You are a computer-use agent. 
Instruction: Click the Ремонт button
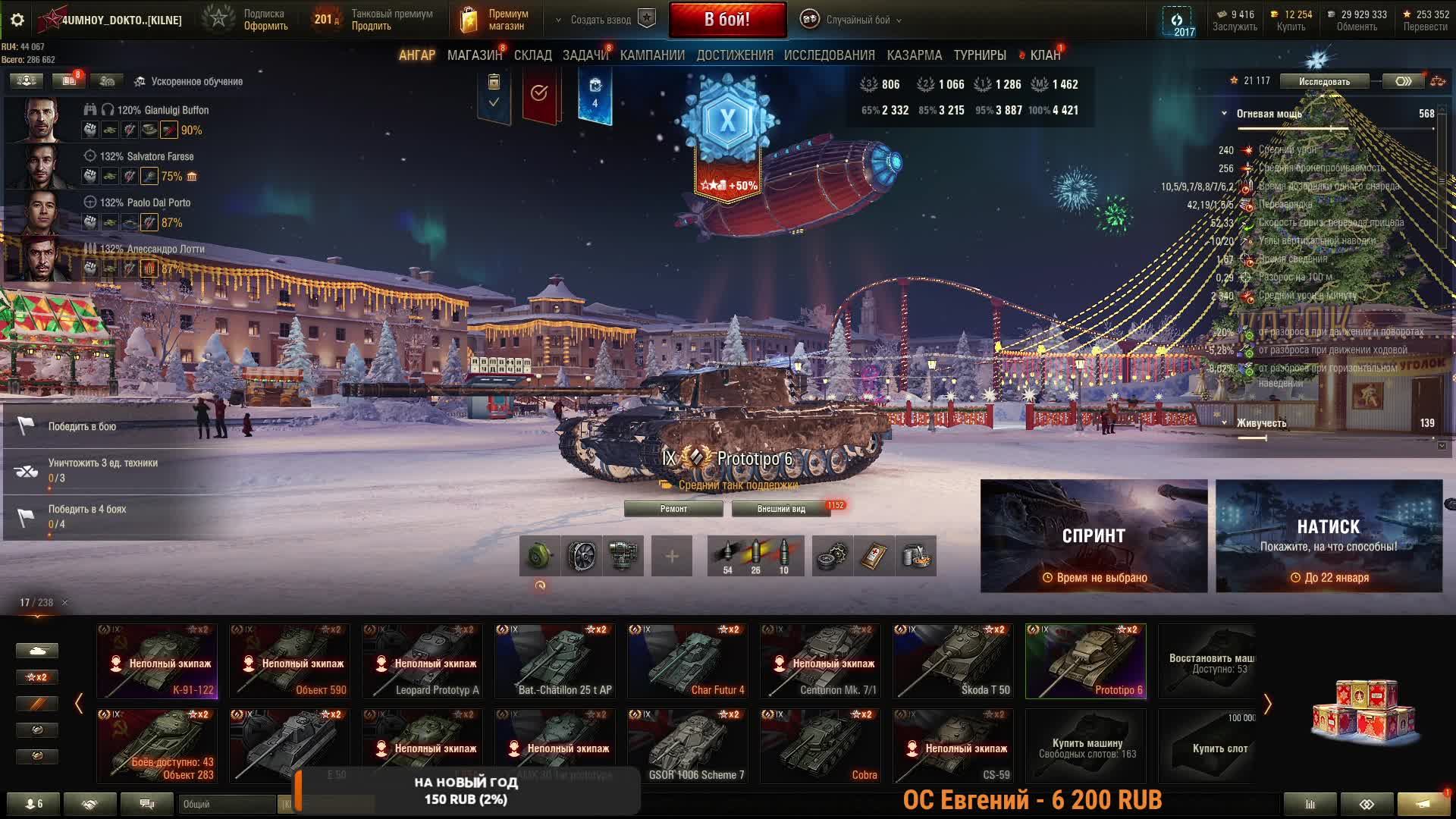coord(673,509)
